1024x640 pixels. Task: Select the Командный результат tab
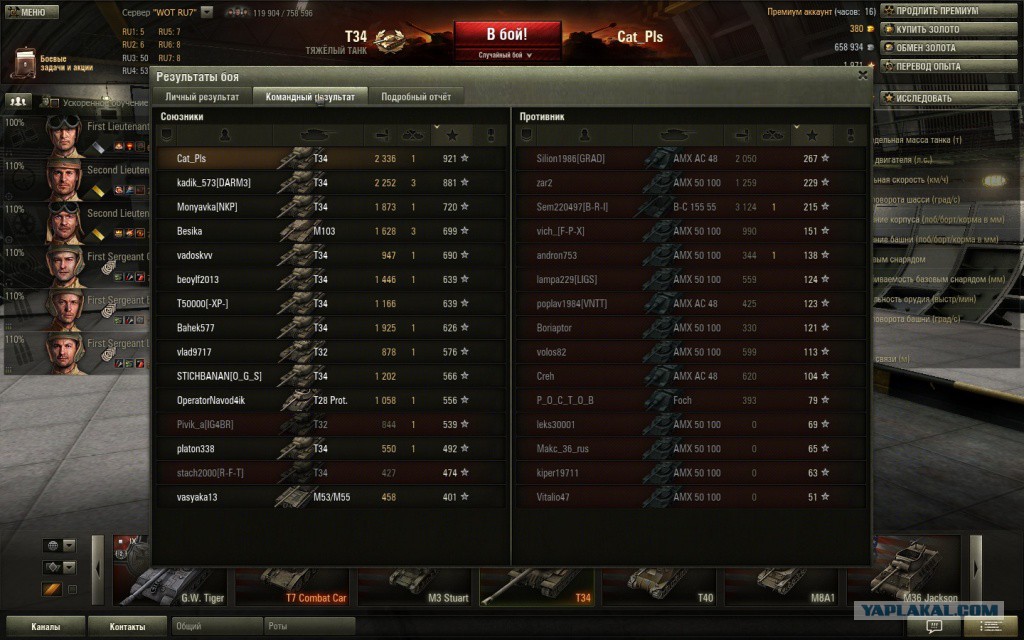click(309, 97)
